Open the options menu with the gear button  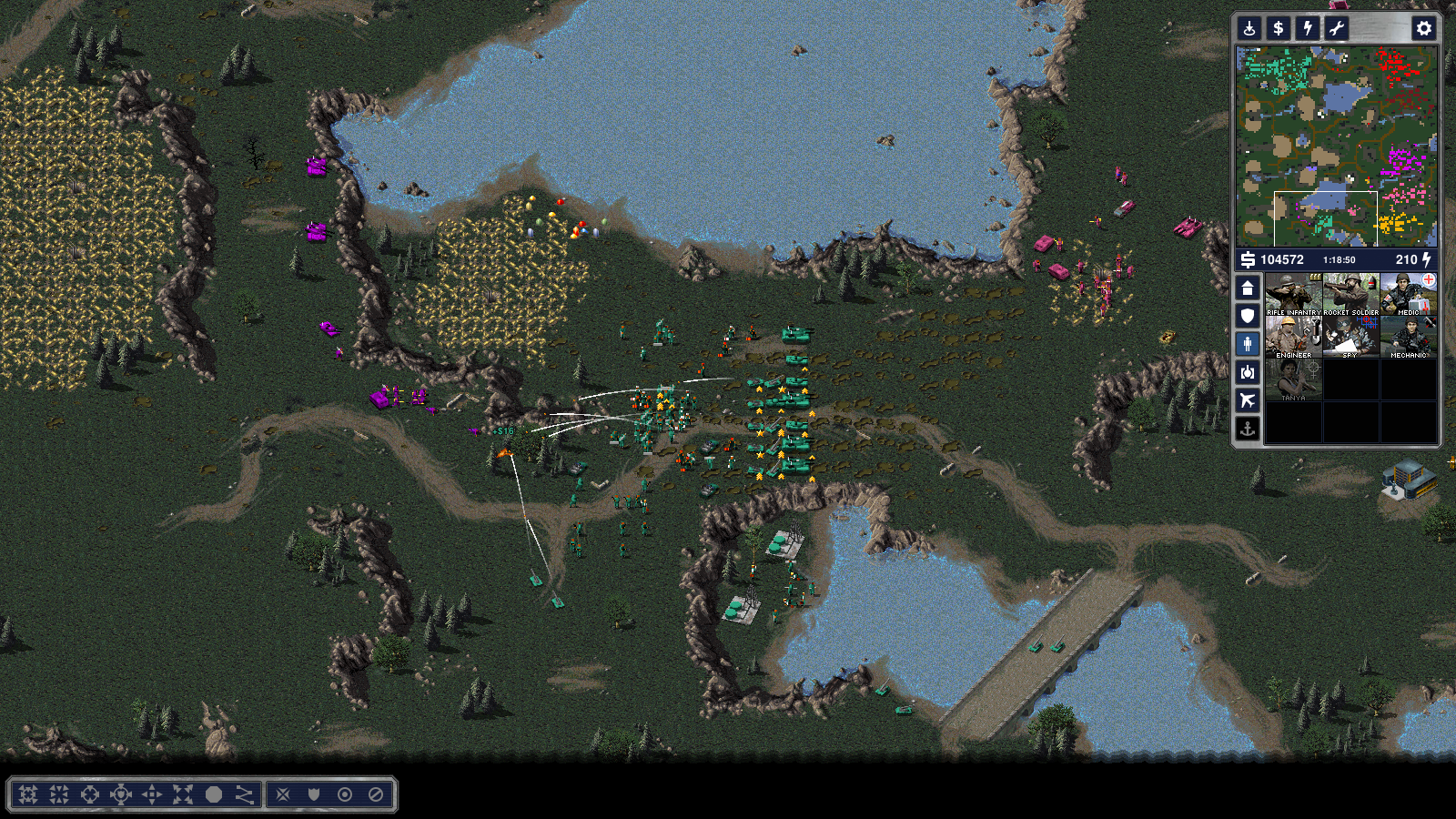coord(1423,28)
